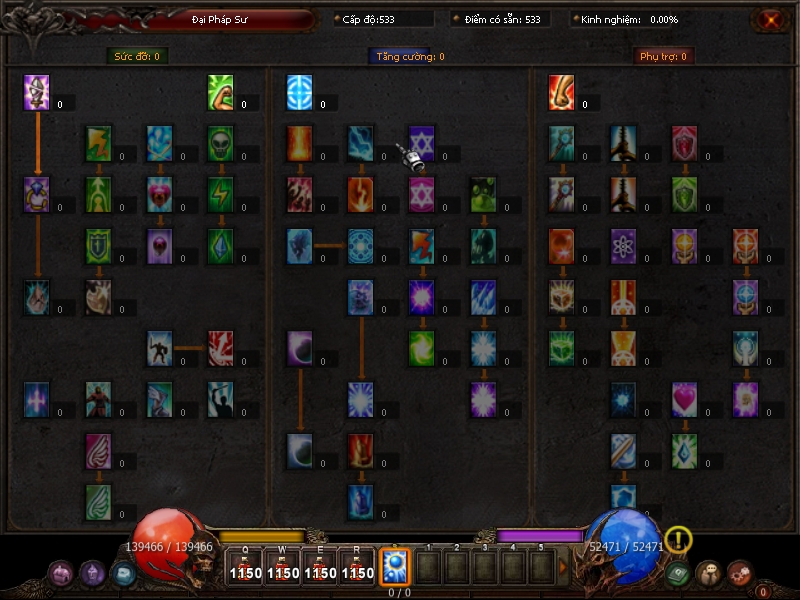Choose the red shield skill icon
Screen dimensions: 800x600
point(684,143)
